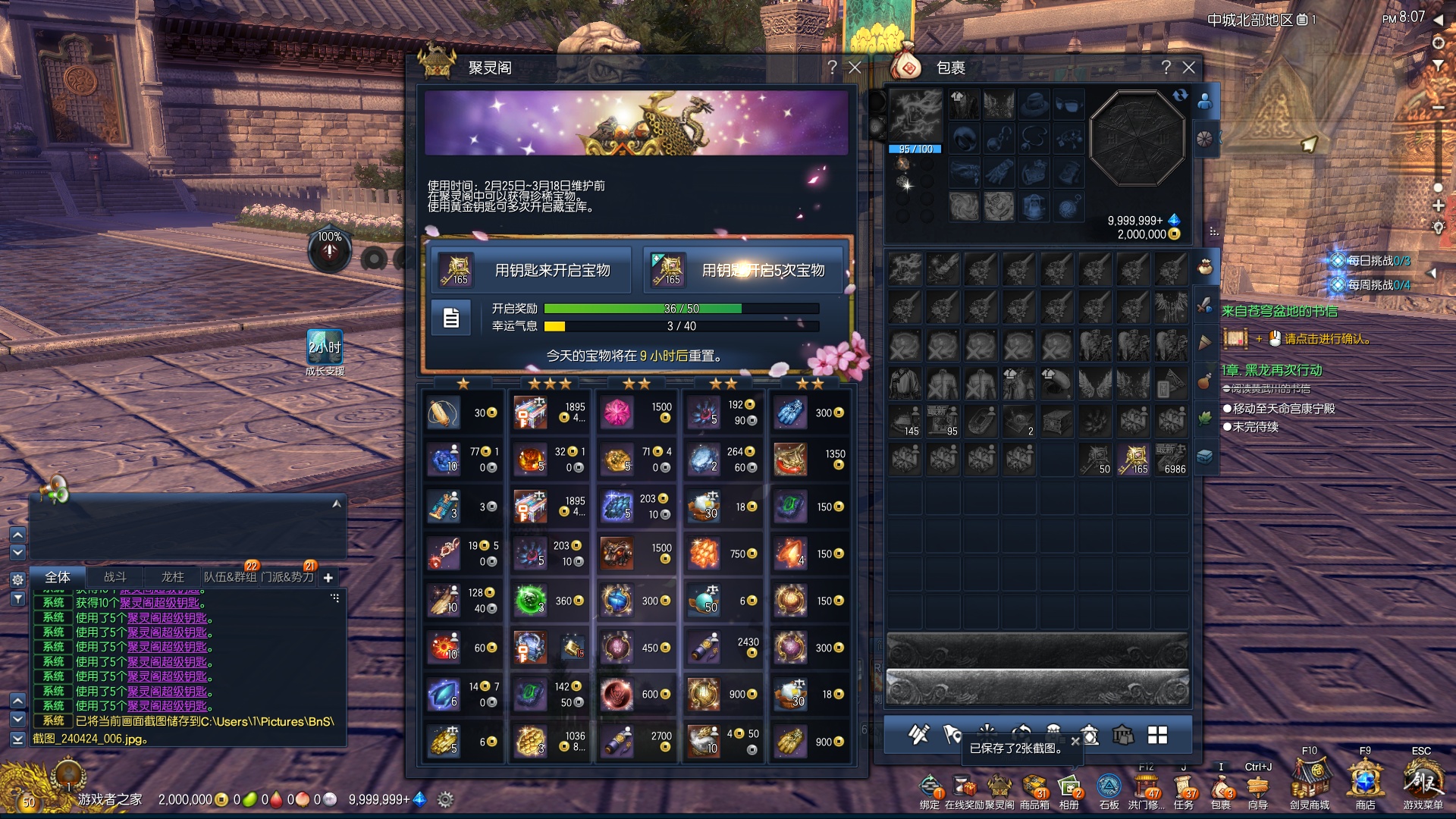Open treasure five times with 用钥匙开启5次宝物

[744, 271]
